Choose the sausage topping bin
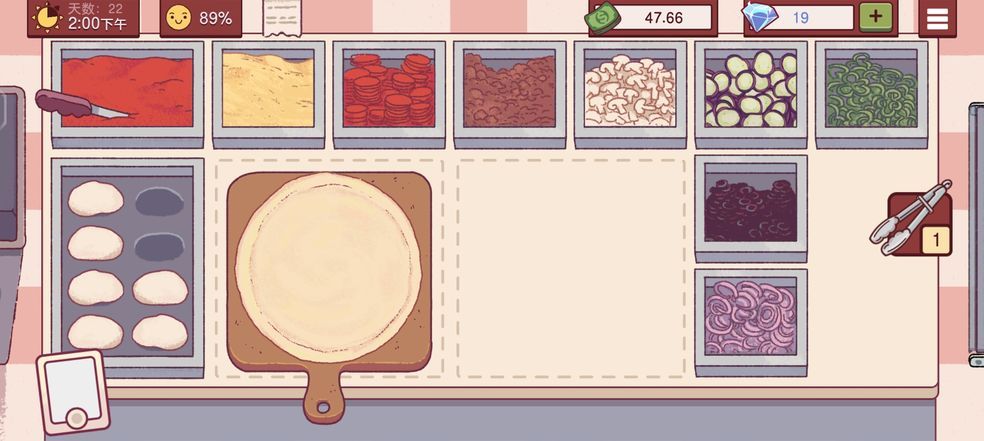Viewport: 984px width, 441px height. (510, 90)
